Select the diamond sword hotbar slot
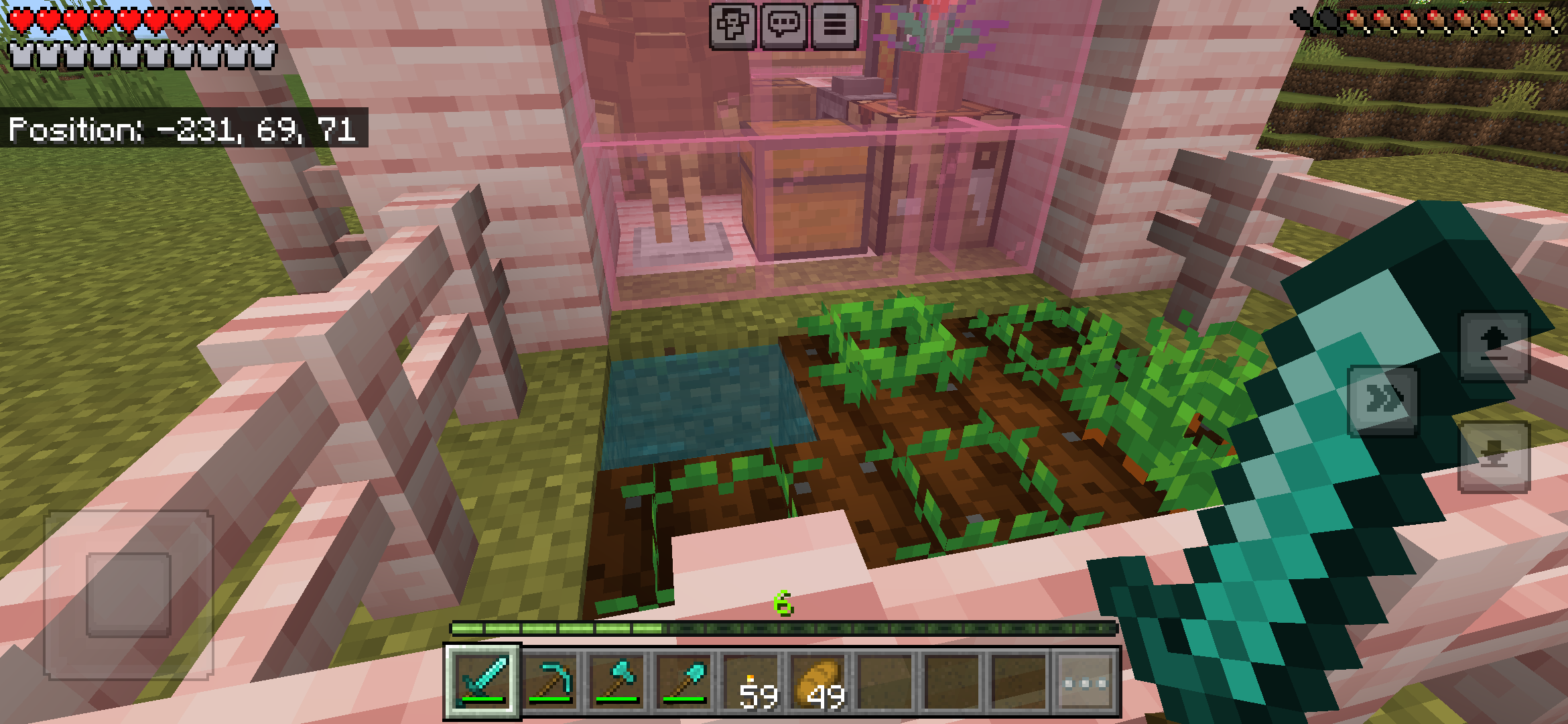 point(484,679)
